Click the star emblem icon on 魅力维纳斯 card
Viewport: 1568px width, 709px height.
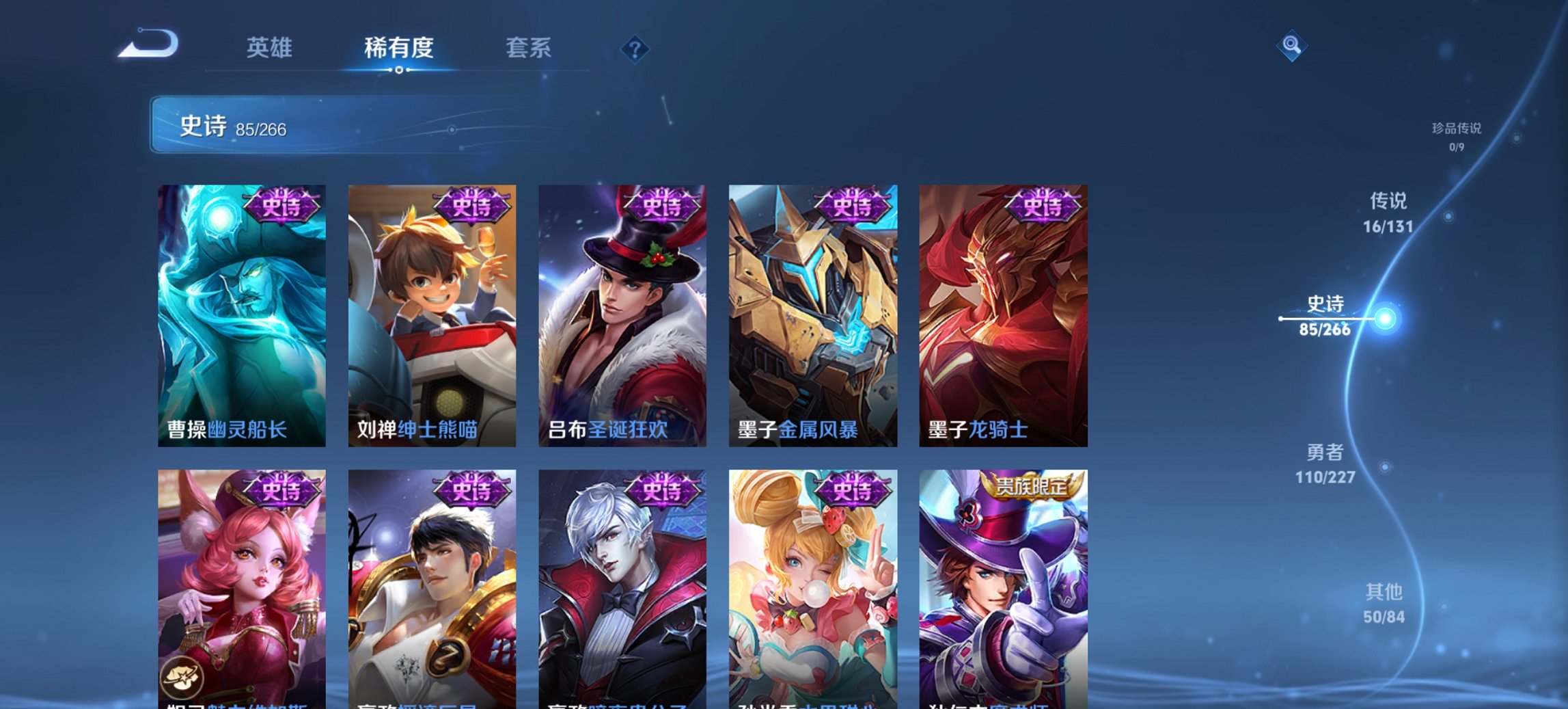(x=180, y=677)
